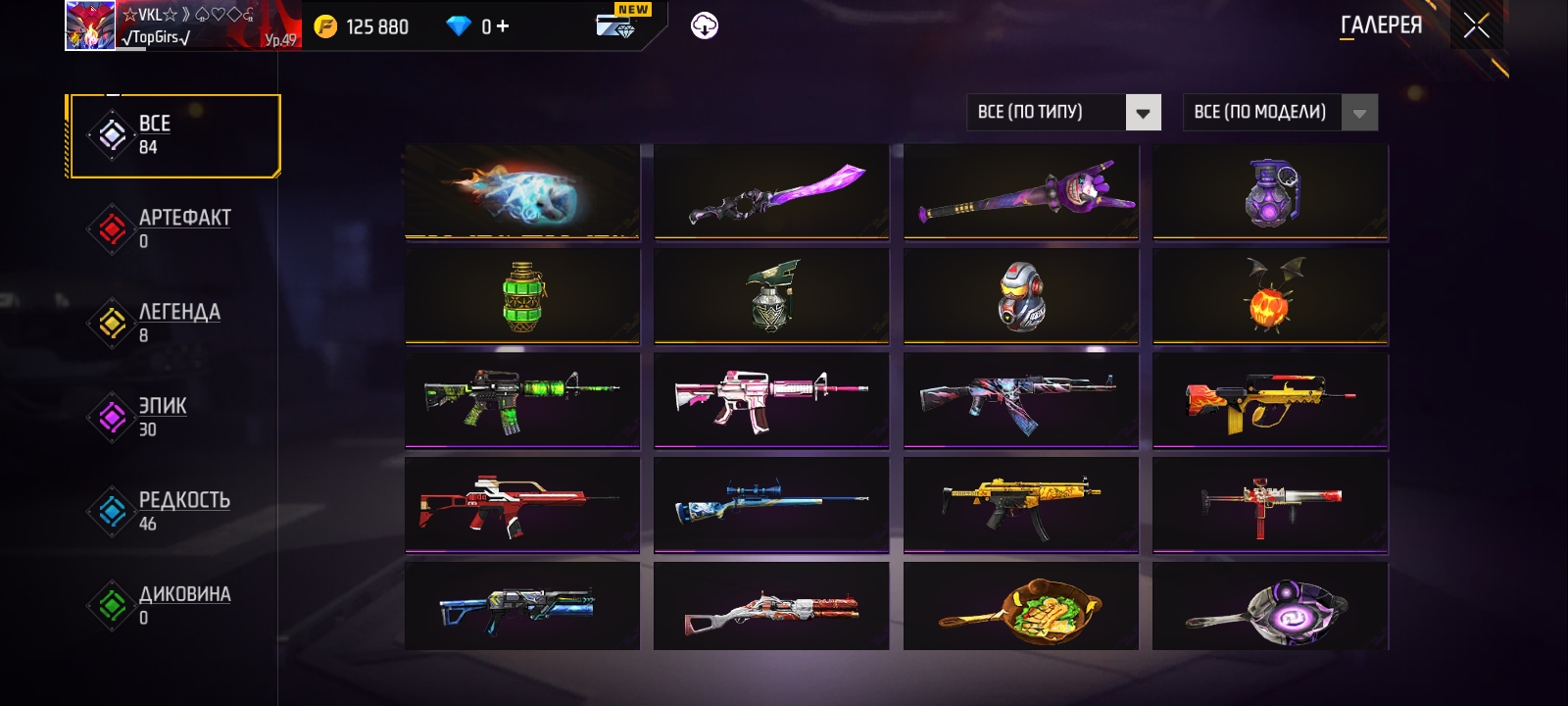Open the ЛЕГЕНДА category
The height and width of the screenshot is (706, 1568).
pyautogui.click(x=174, y=323)
